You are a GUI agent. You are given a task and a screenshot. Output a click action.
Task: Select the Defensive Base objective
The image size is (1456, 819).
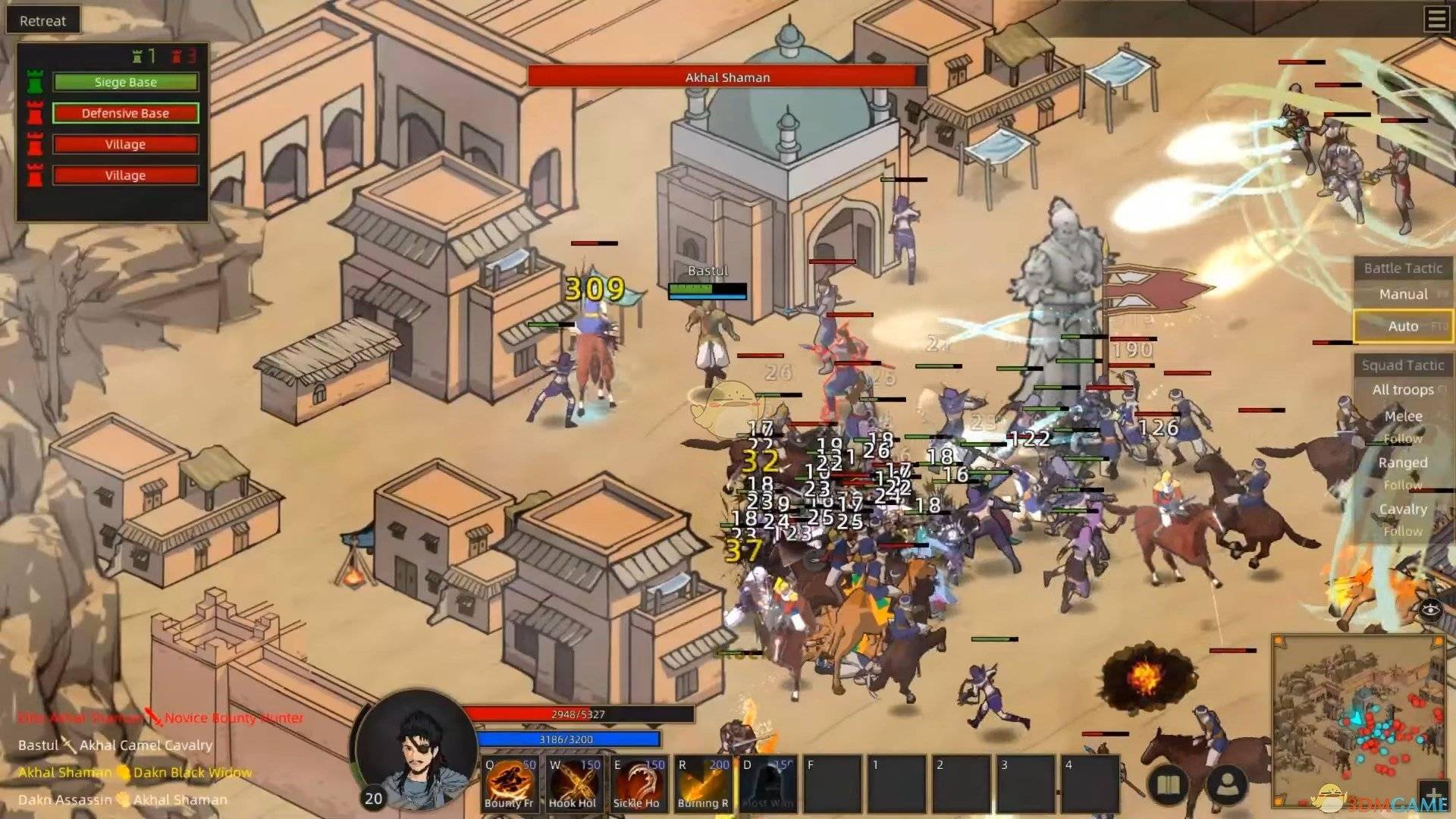(x=125, y=113)
